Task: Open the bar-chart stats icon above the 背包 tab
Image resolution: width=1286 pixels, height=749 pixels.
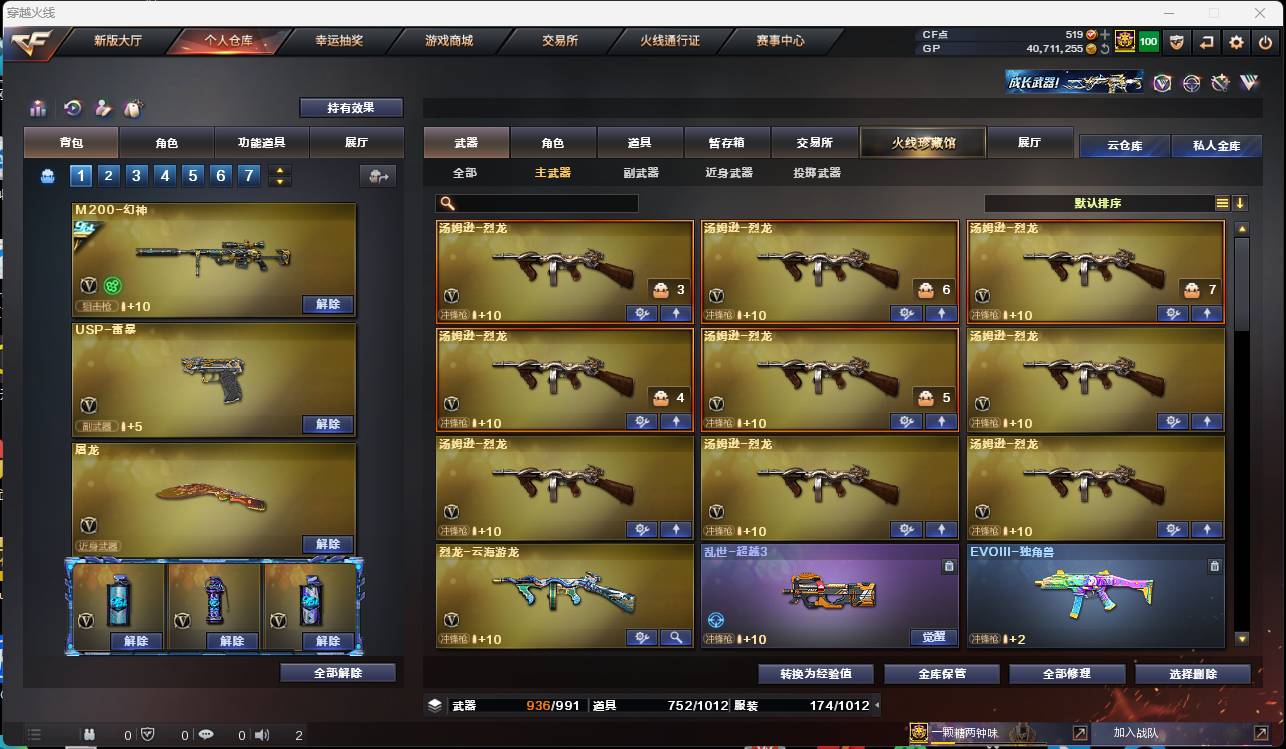Action: (40, 108)
